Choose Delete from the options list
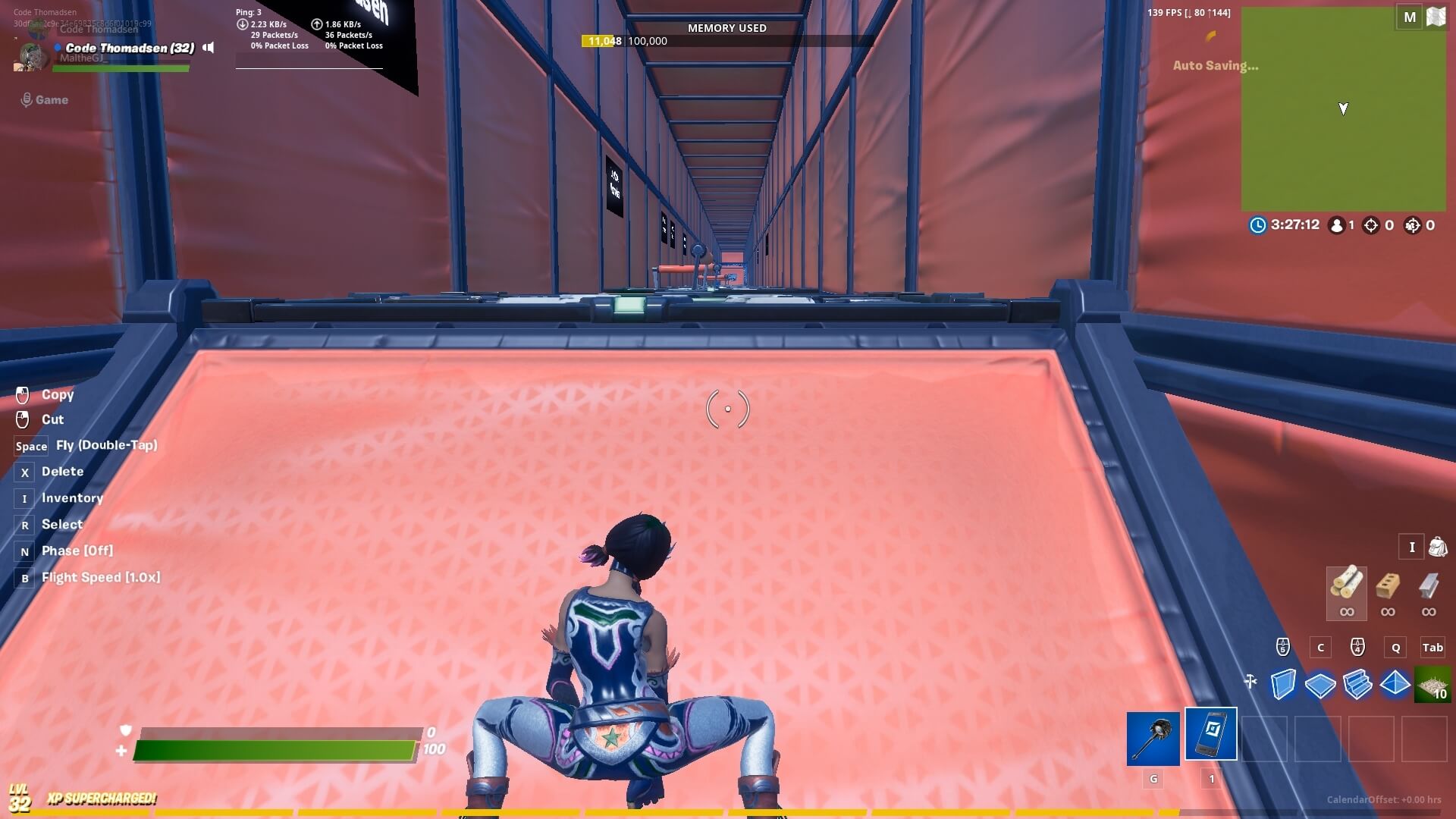Screen dimensions: 1456x819 coord(64,471)
